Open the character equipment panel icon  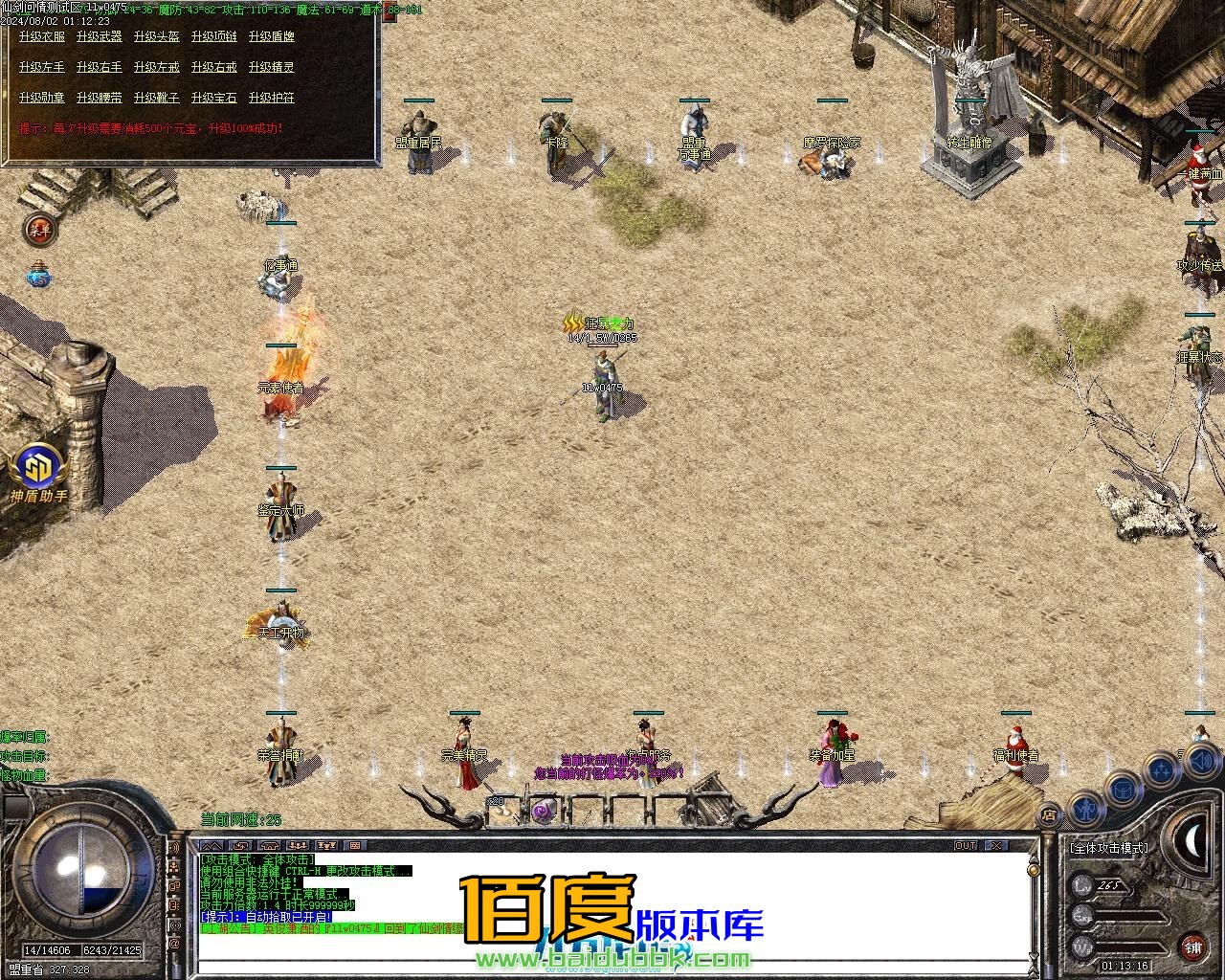(1087, 810)
